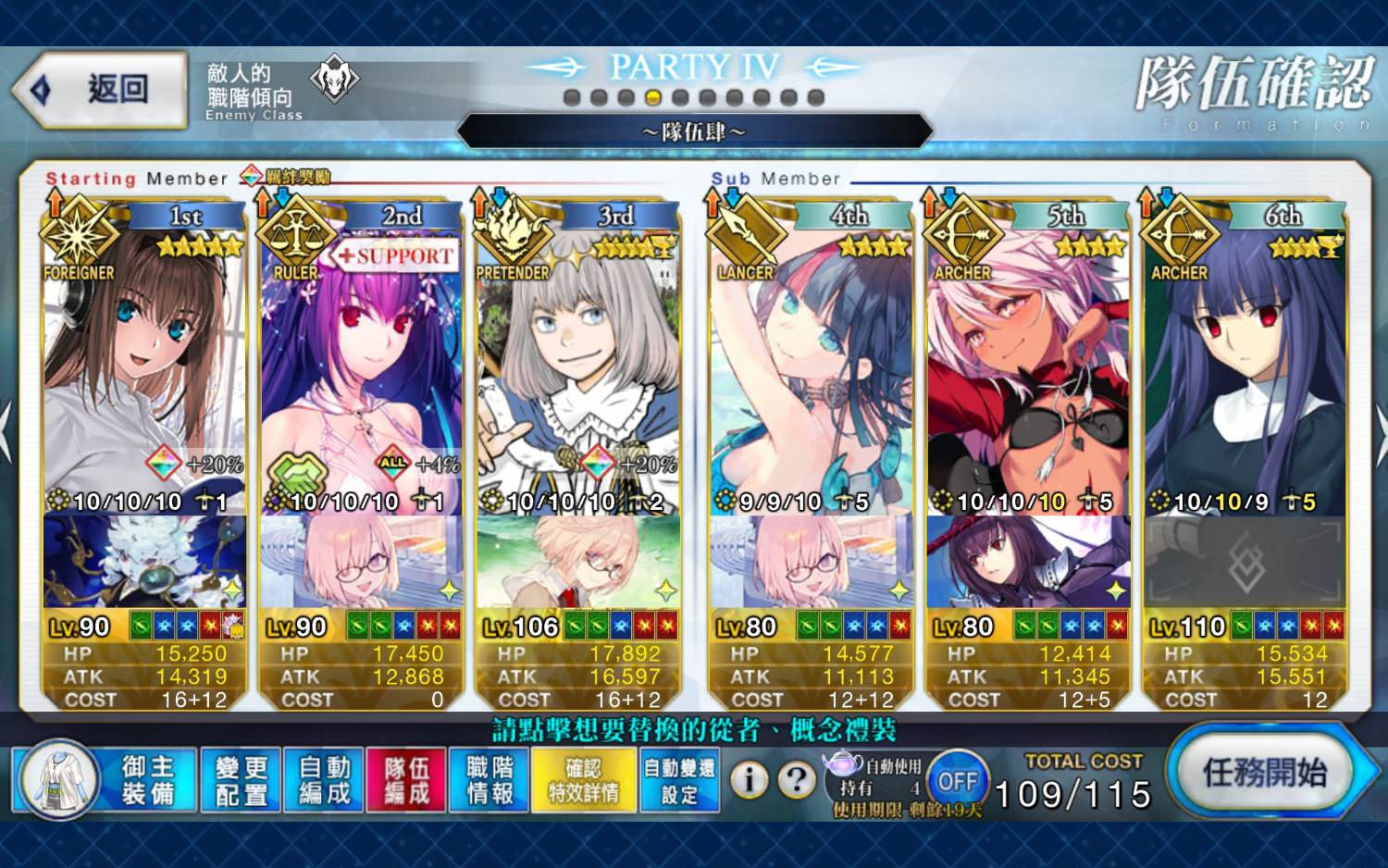Pick the 3rd slot Pretender servant card

tap(577, 370)
